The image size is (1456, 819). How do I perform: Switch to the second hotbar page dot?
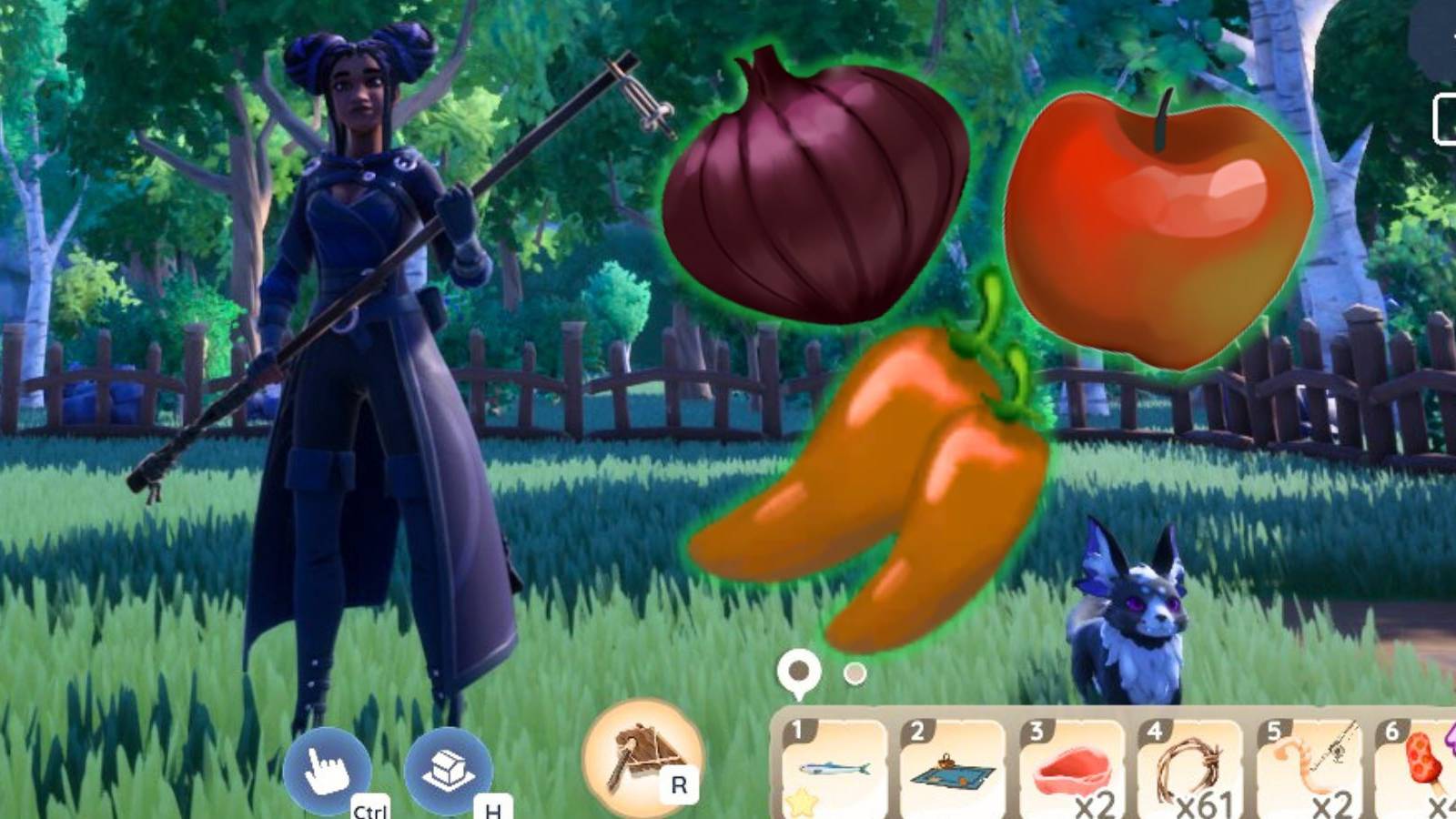point(853,675)
